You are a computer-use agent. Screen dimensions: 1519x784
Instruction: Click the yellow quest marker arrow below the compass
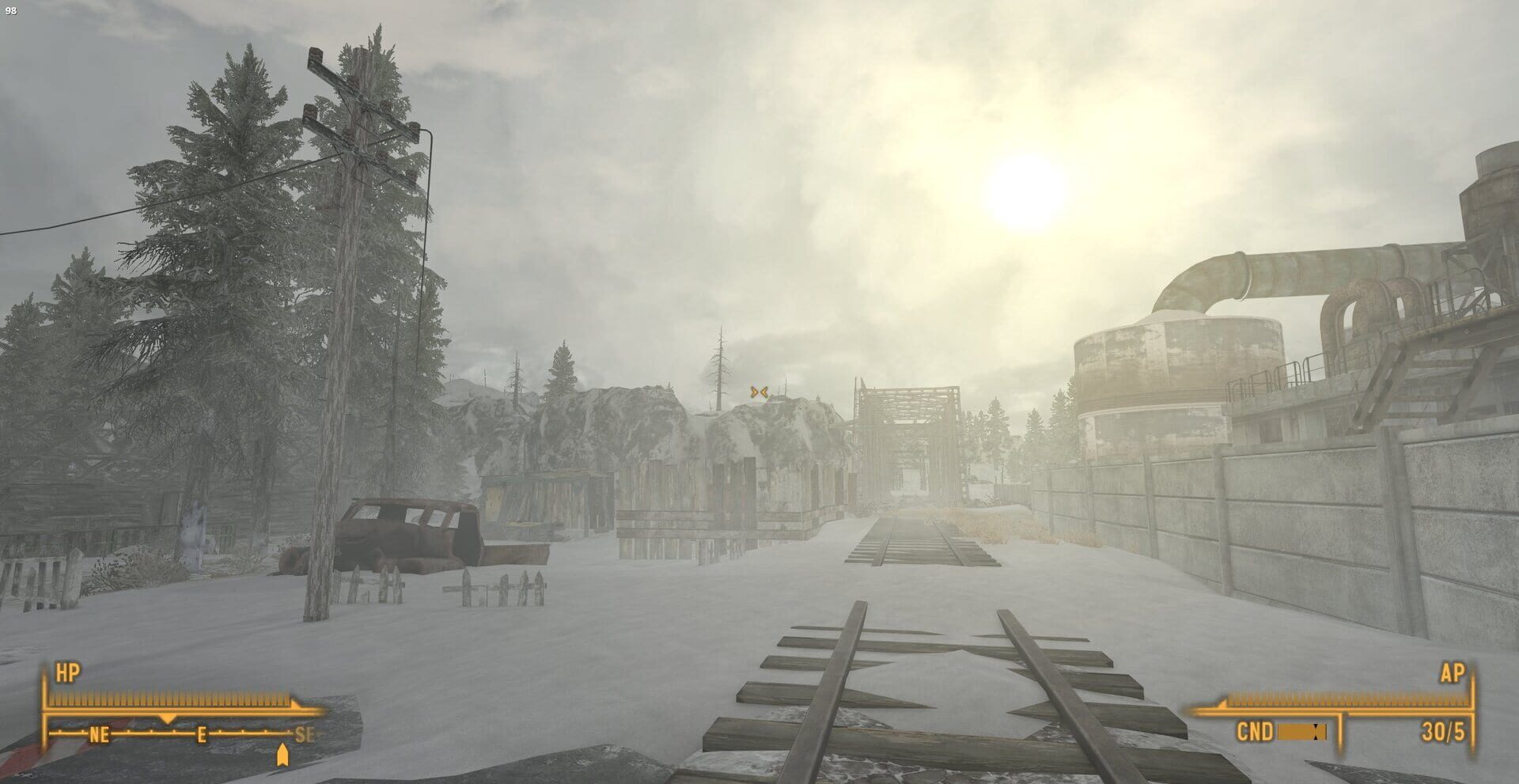coord(283,756)
